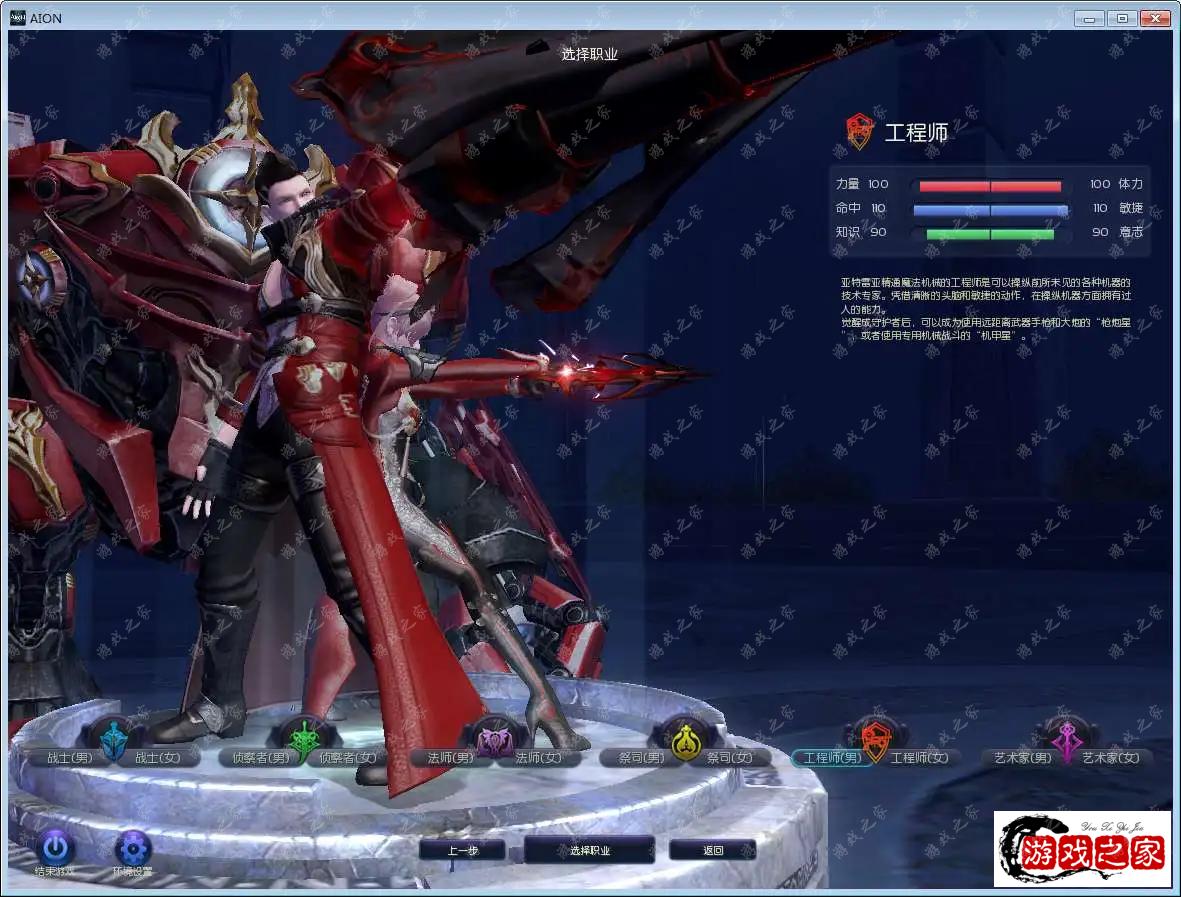Choose the 祭司(女) female priest class
This screenshot has height=897, width=1181.
pyautogui.click(x=730, y=758)
